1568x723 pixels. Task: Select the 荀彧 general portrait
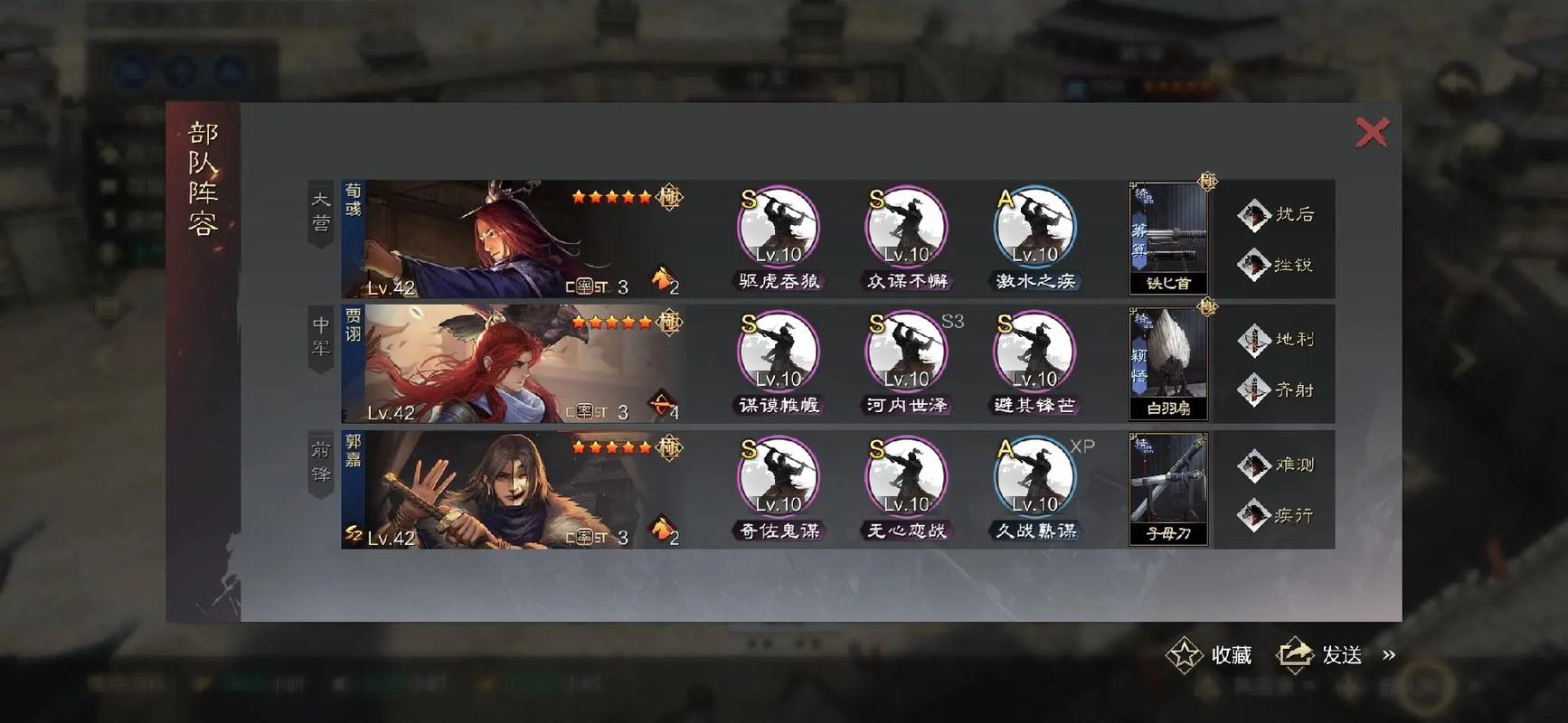512,239
